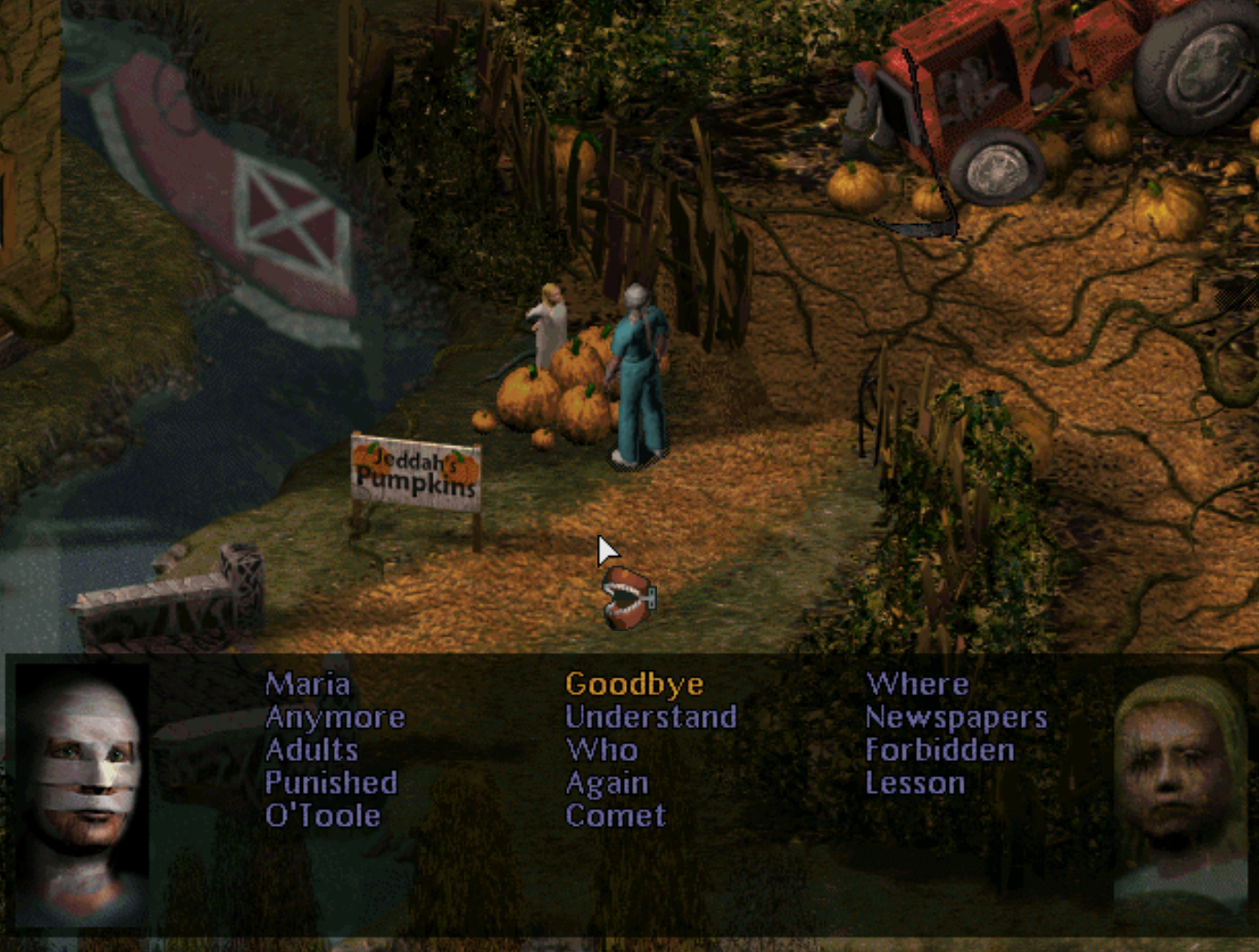Ask about O'Toole
Image resolution: width=1259 pixels, height=952 pixels.
point(322,816)
